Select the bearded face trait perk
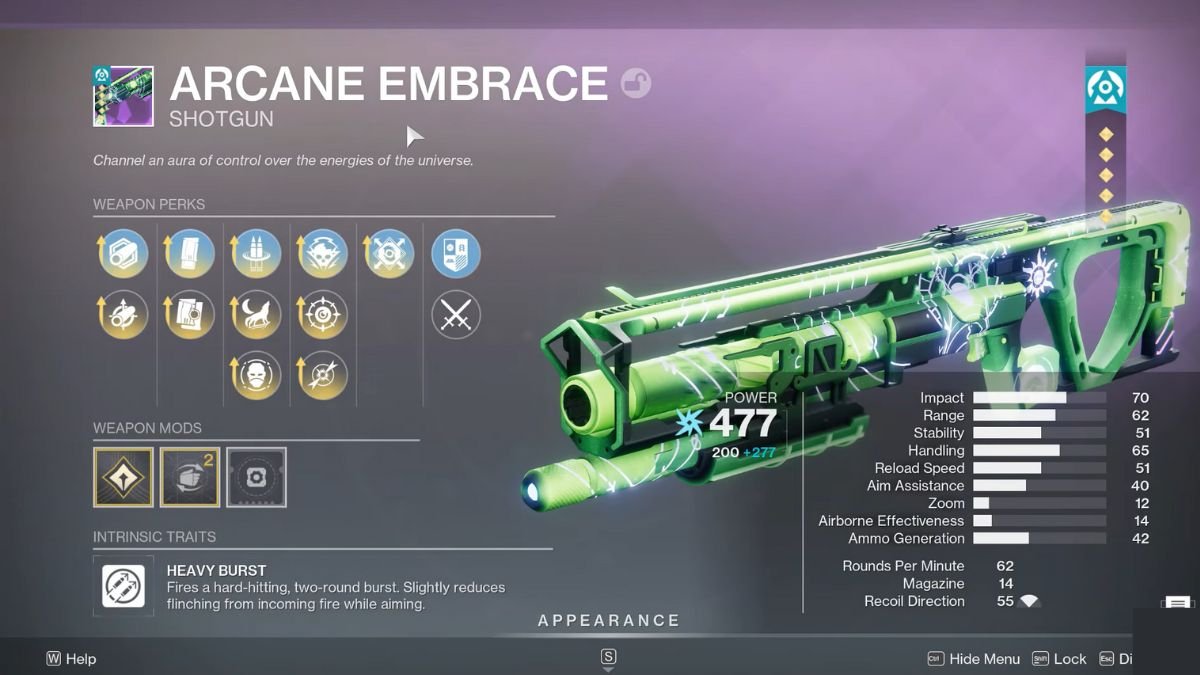This screenshot has width=1200, height=675. coord(256,376)
